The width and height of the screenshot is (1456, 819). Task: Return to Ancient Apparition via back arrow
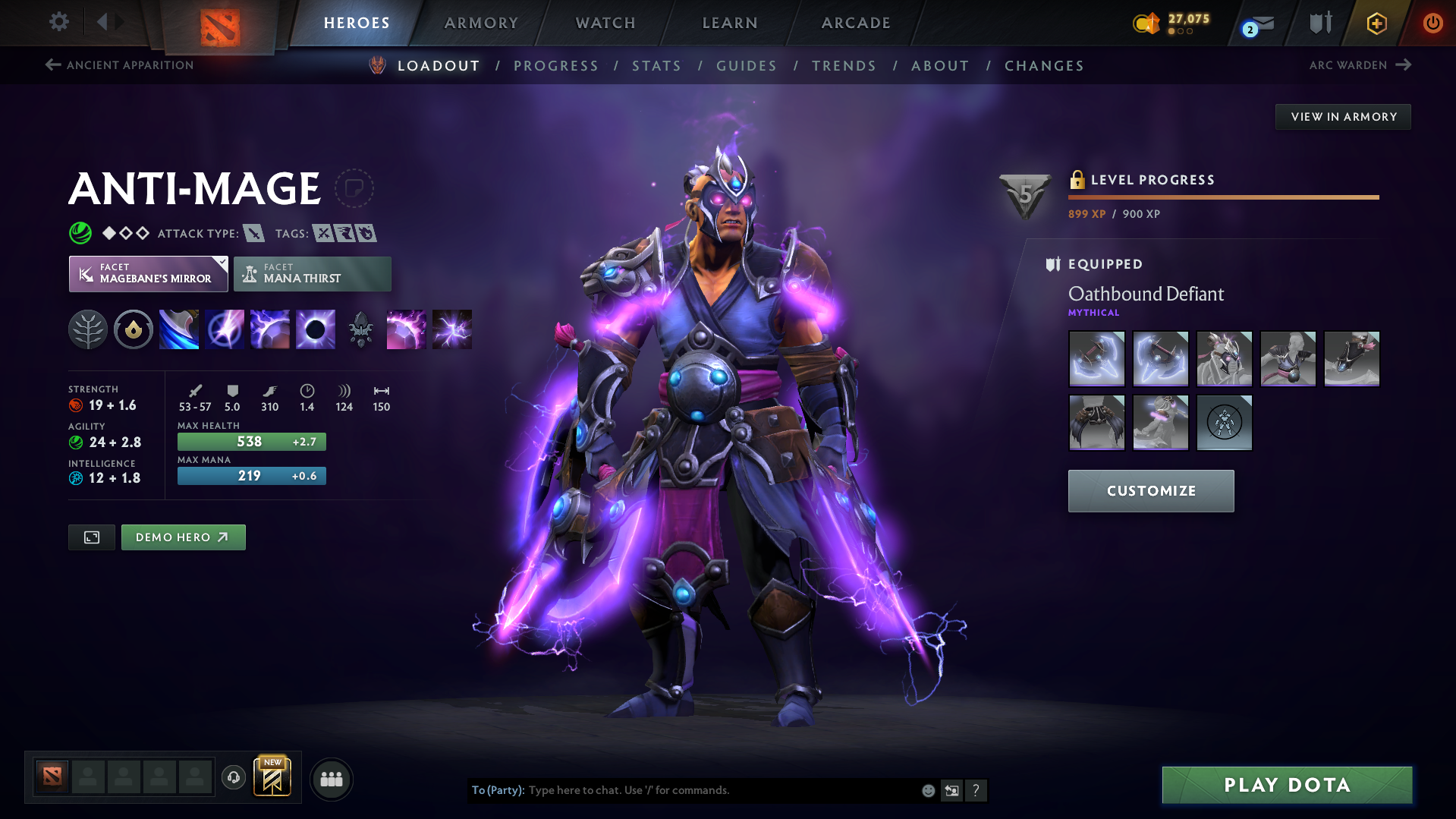point(52,65)
